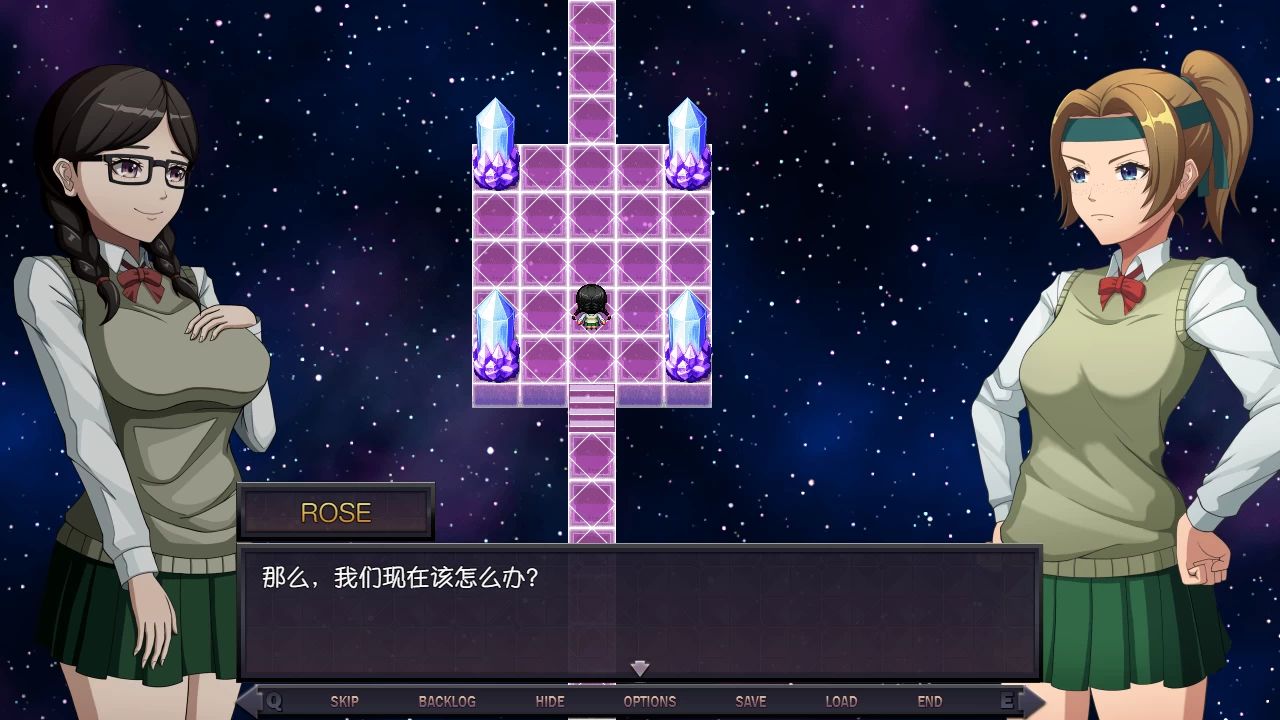Open the BACKLOG history

coord(447,701)
